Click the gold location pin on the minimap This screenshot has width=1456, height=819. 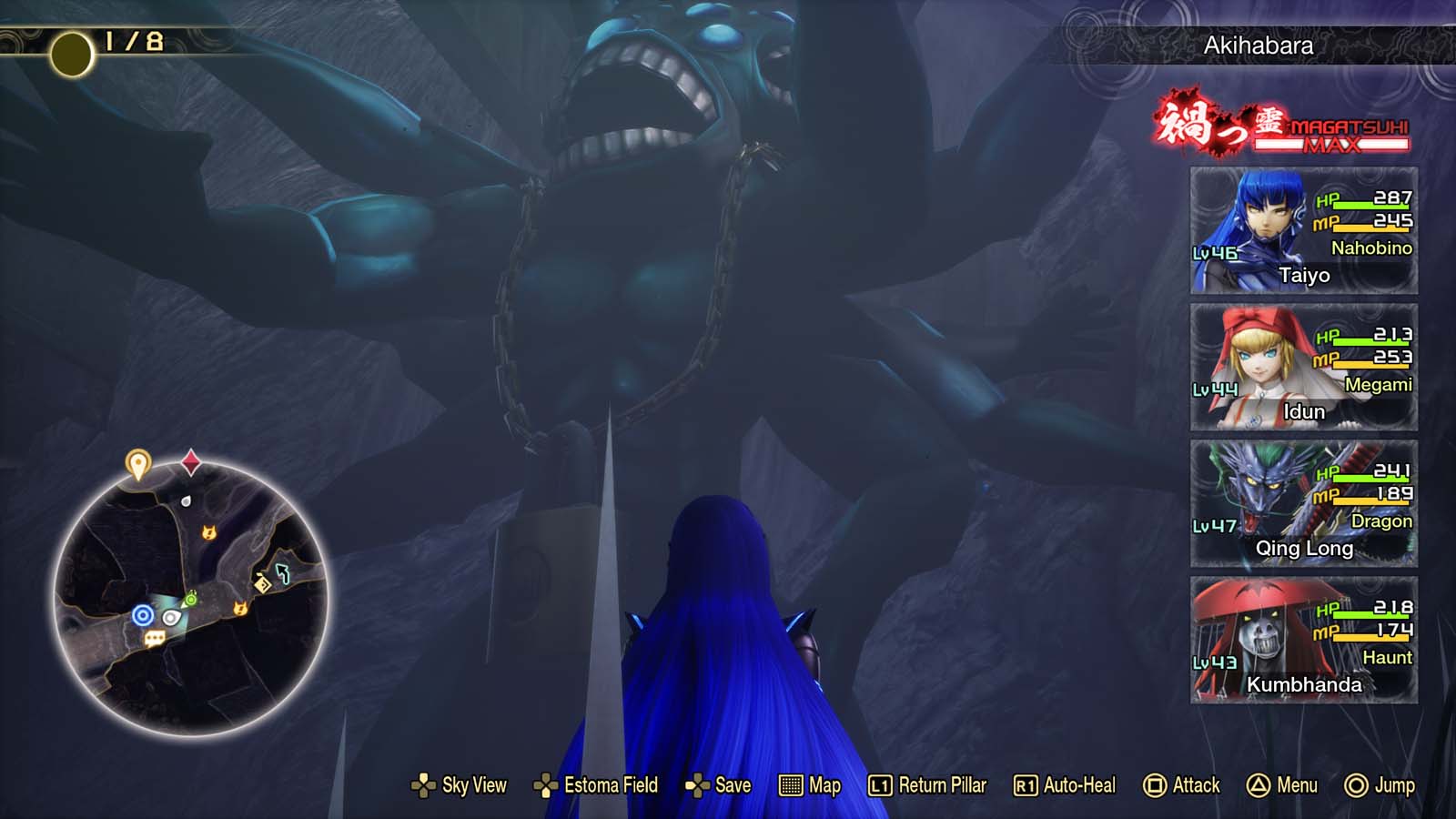[137, 461]
